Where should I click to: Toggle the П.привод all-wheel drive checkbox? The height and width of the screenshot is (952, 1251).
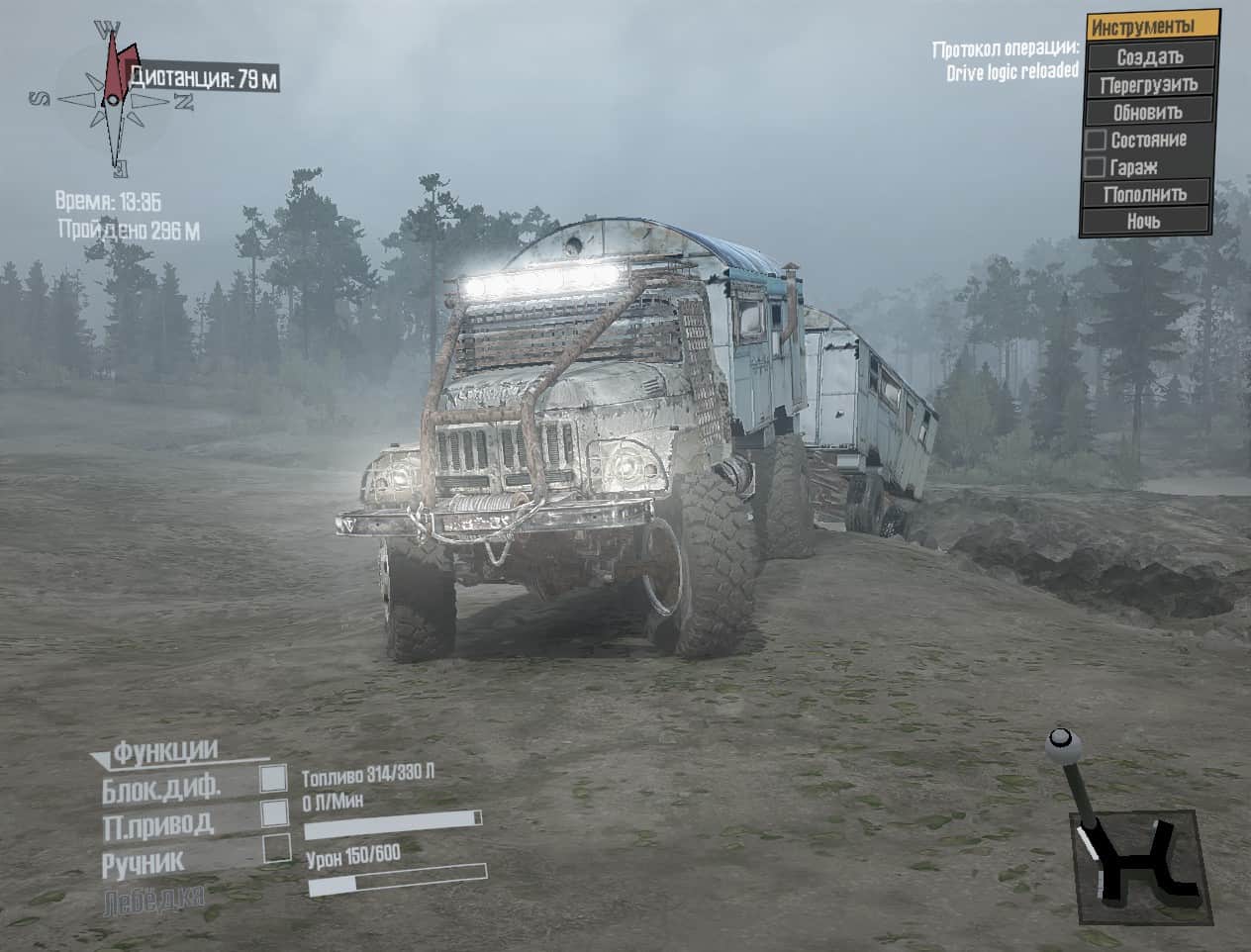pyautogui.click(x=273, y=813)
